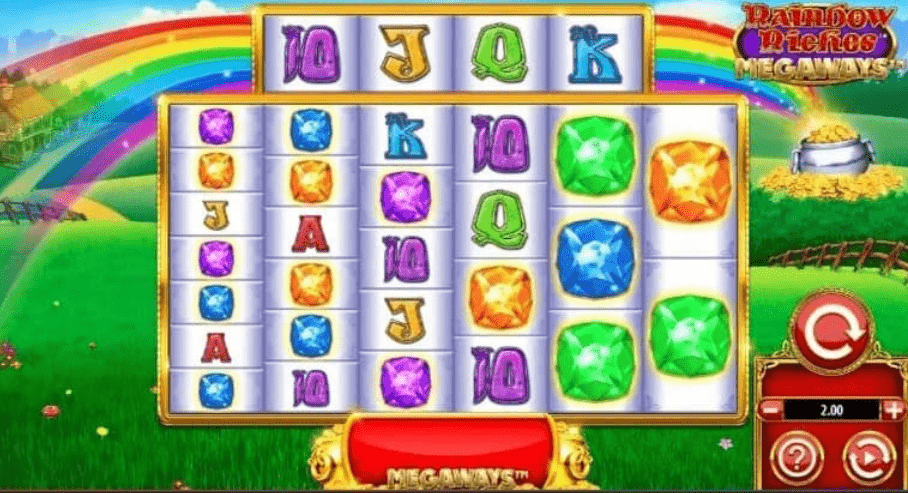908x493 pixels.
Task: Increase the bet with the plus button
Action: (892, 409)
